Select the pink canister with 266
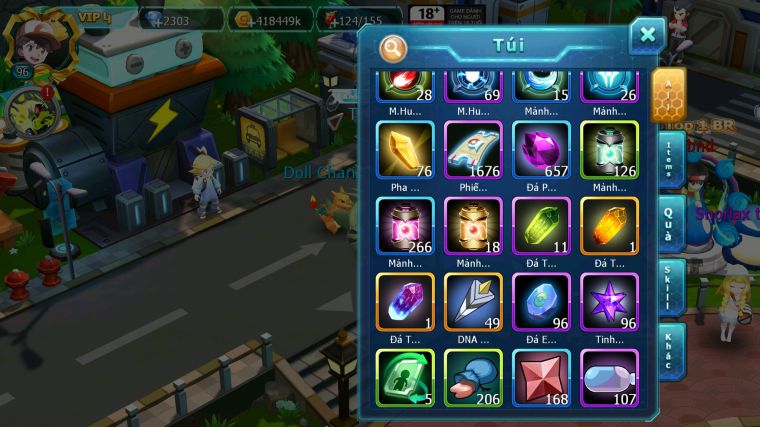This screenshot has width=760, height=427. pyautogui.click(x=405, y=225)
